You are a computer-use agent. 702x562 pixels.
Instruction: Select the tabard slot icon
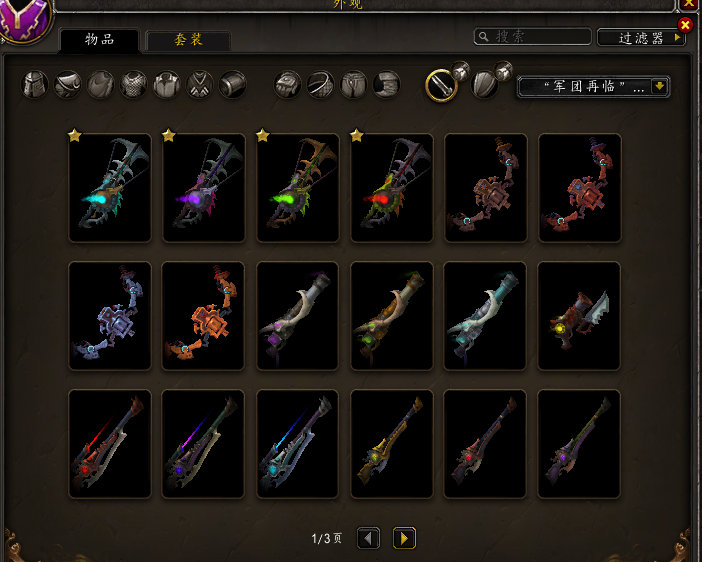pyautogui.click(x=199, y=84)
